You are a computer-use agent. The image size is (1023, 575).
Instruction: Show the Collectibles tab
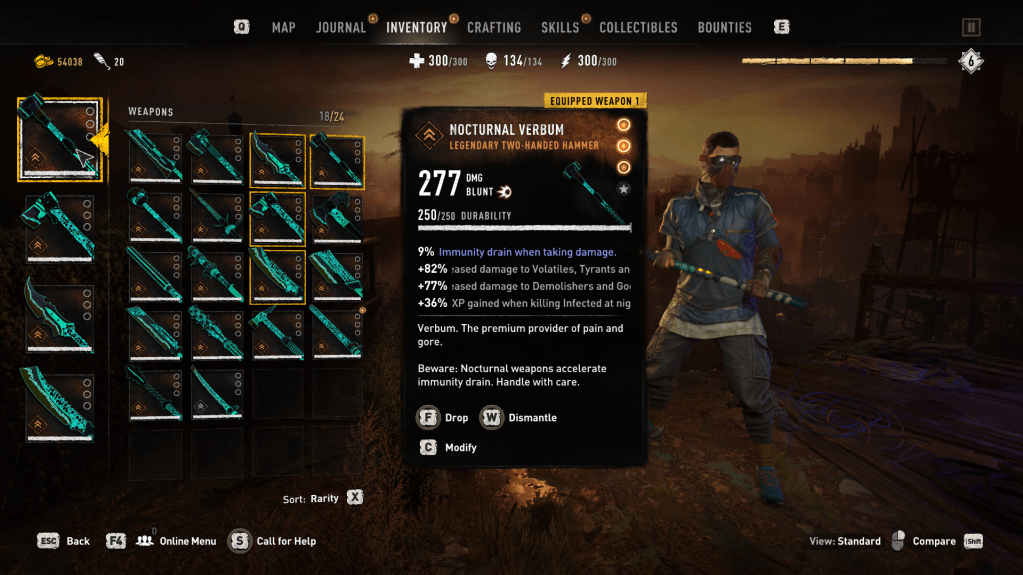(638, 27)
